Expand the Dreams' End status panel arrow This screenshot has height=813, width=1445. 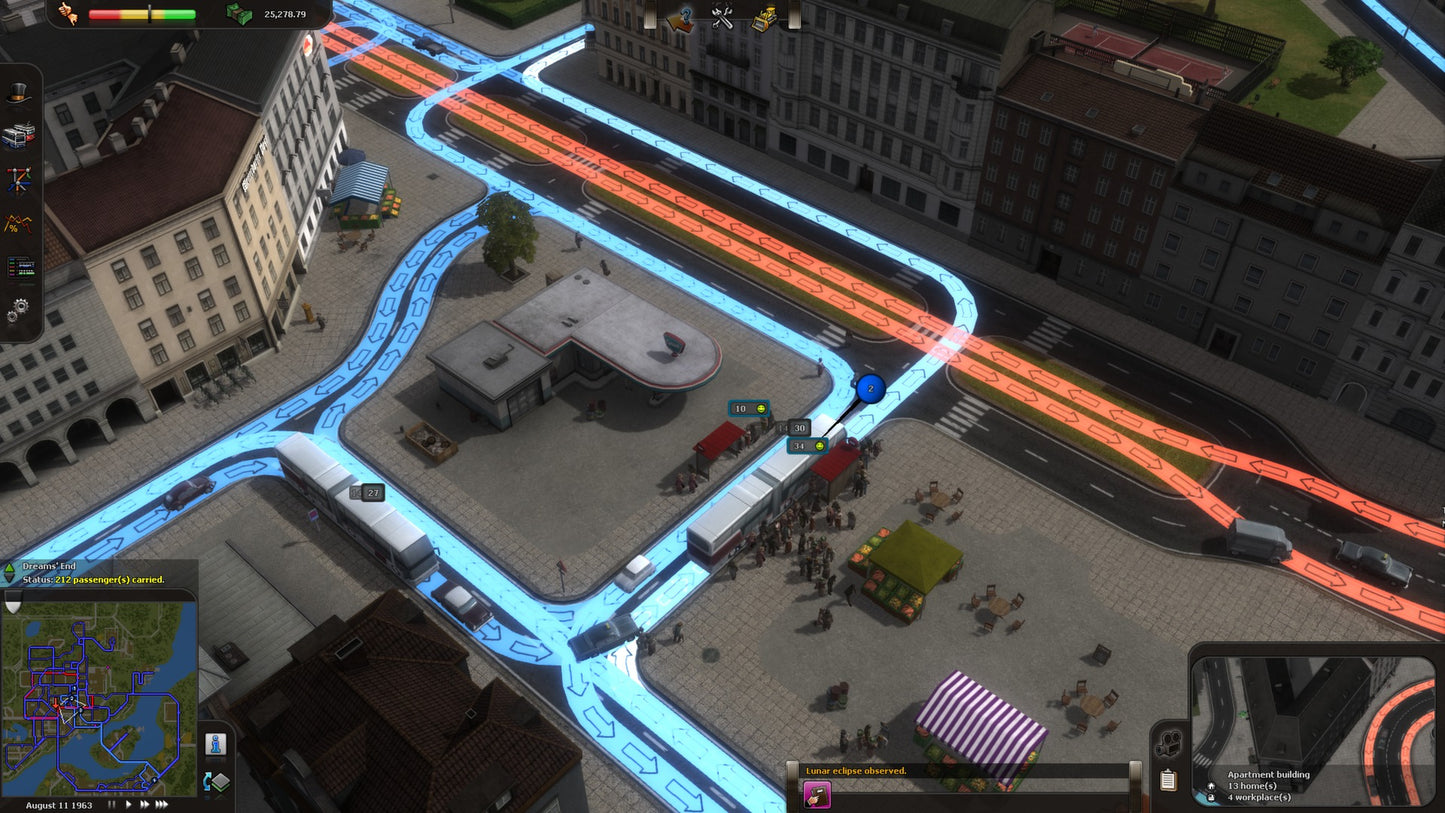9,566
